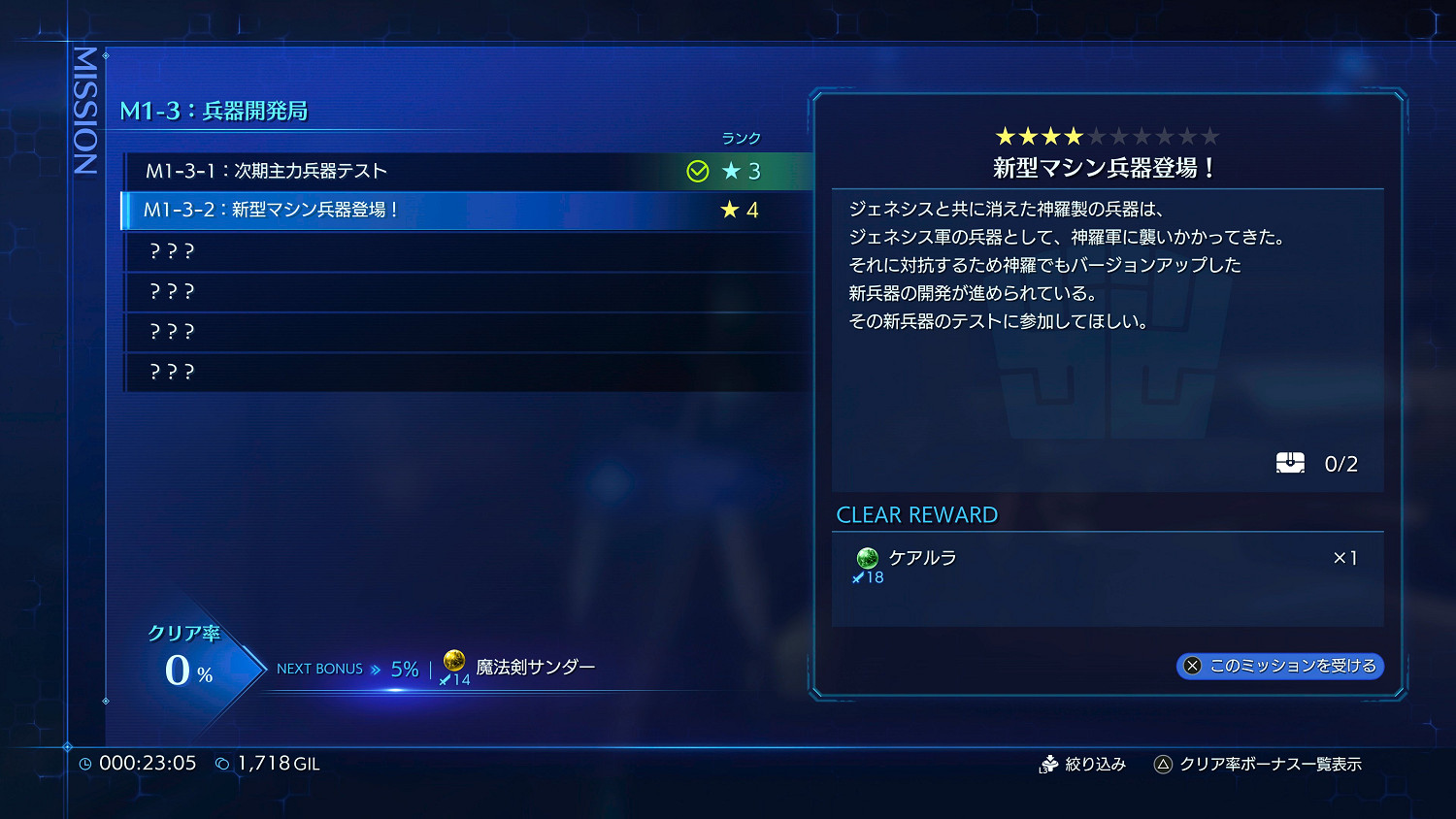Screen dimensions: 1456x819
Task: Click the clock icon beside the playtime
Action: coord(87,763)
